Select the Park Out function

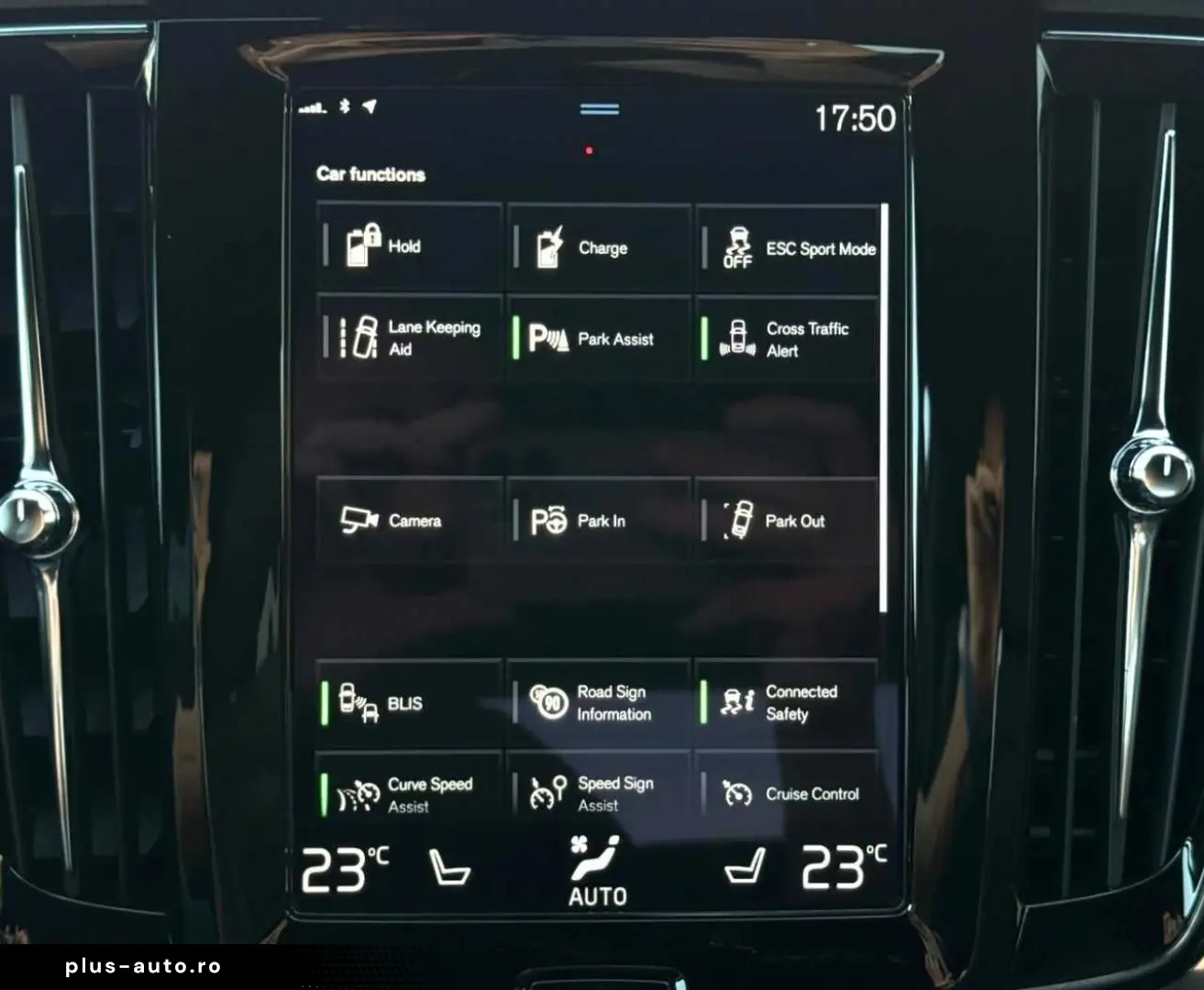coord(787,521)
